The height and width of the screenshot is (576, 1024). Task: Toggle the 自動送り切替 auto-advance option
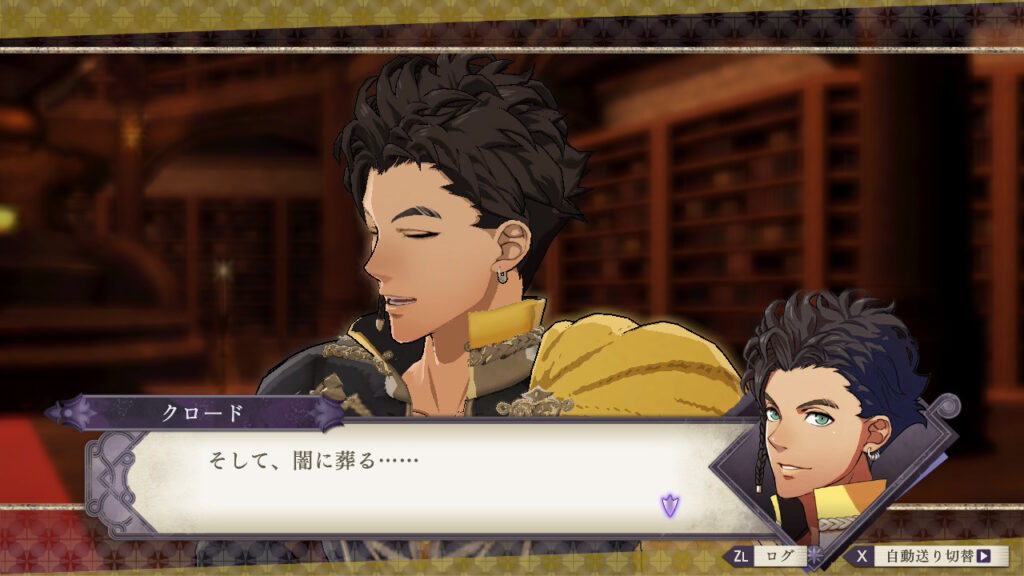pyautogui.click(x=928, y=556)
